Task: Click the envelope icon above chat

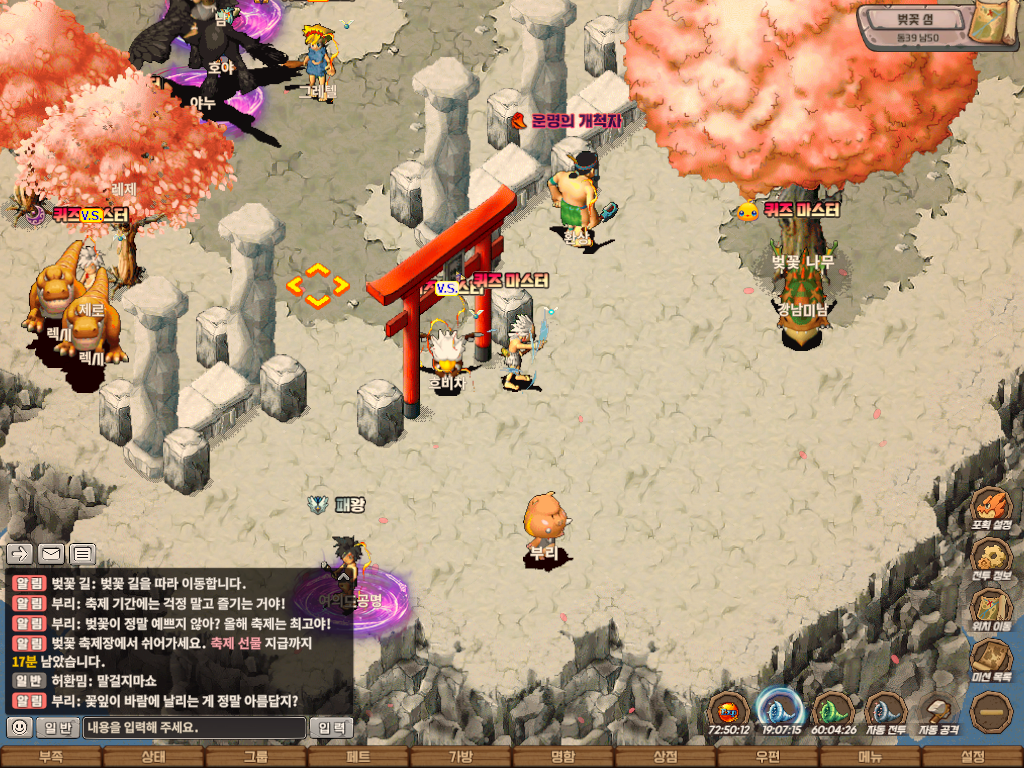Action: coord(51,553)
